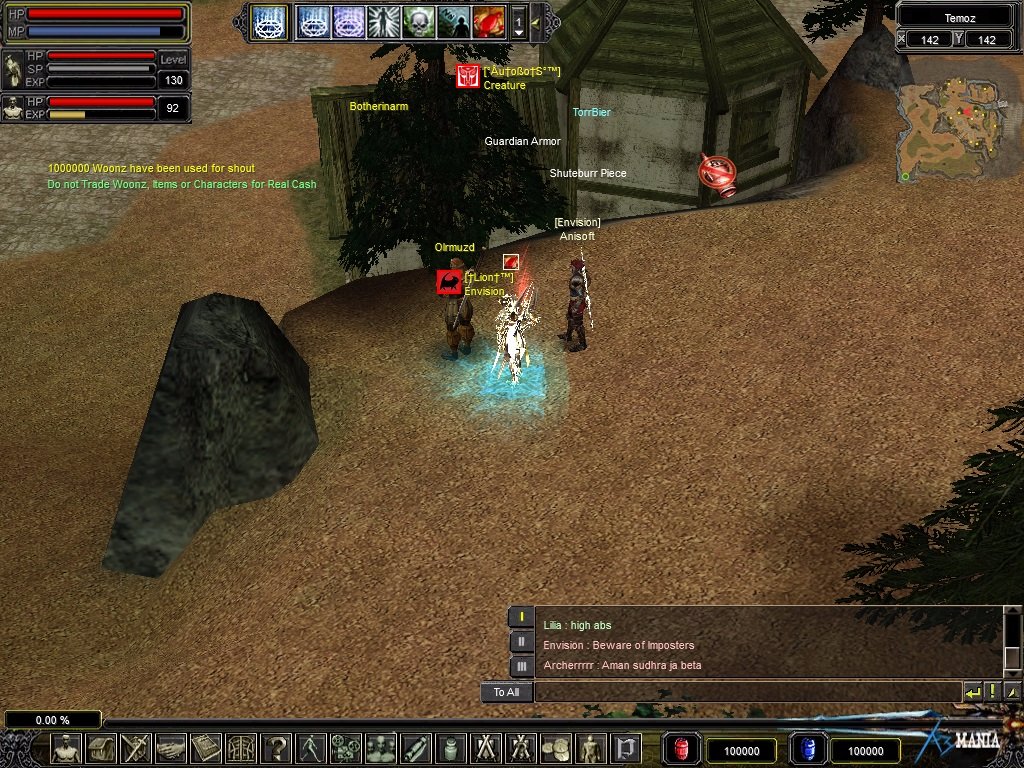This screenshot has height=768, width=1024.
Task: Cycle the skill bar page number
Action: click(x=518, y=21)
